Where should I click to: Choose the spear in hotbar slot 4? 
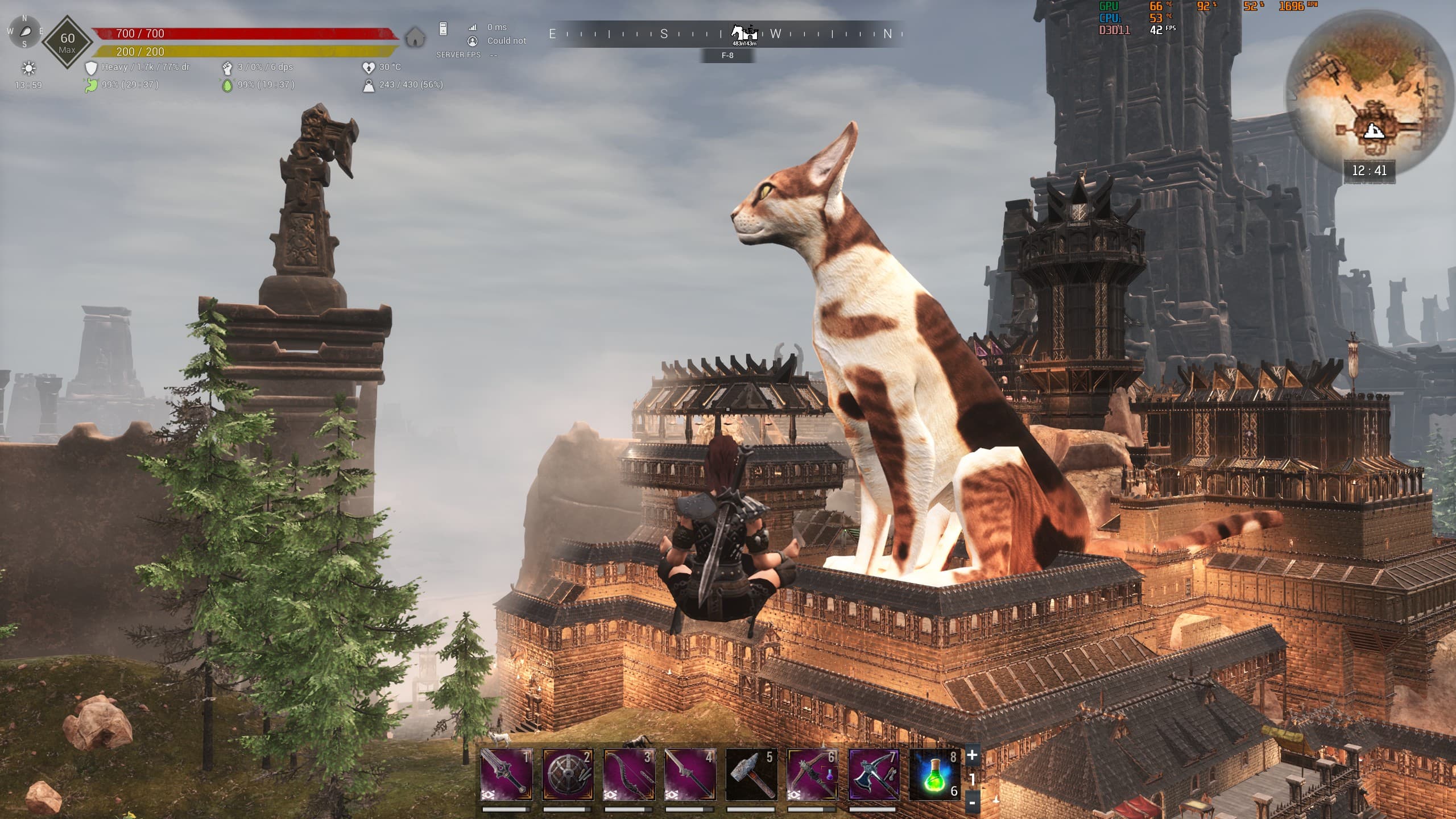pos(690,774)
